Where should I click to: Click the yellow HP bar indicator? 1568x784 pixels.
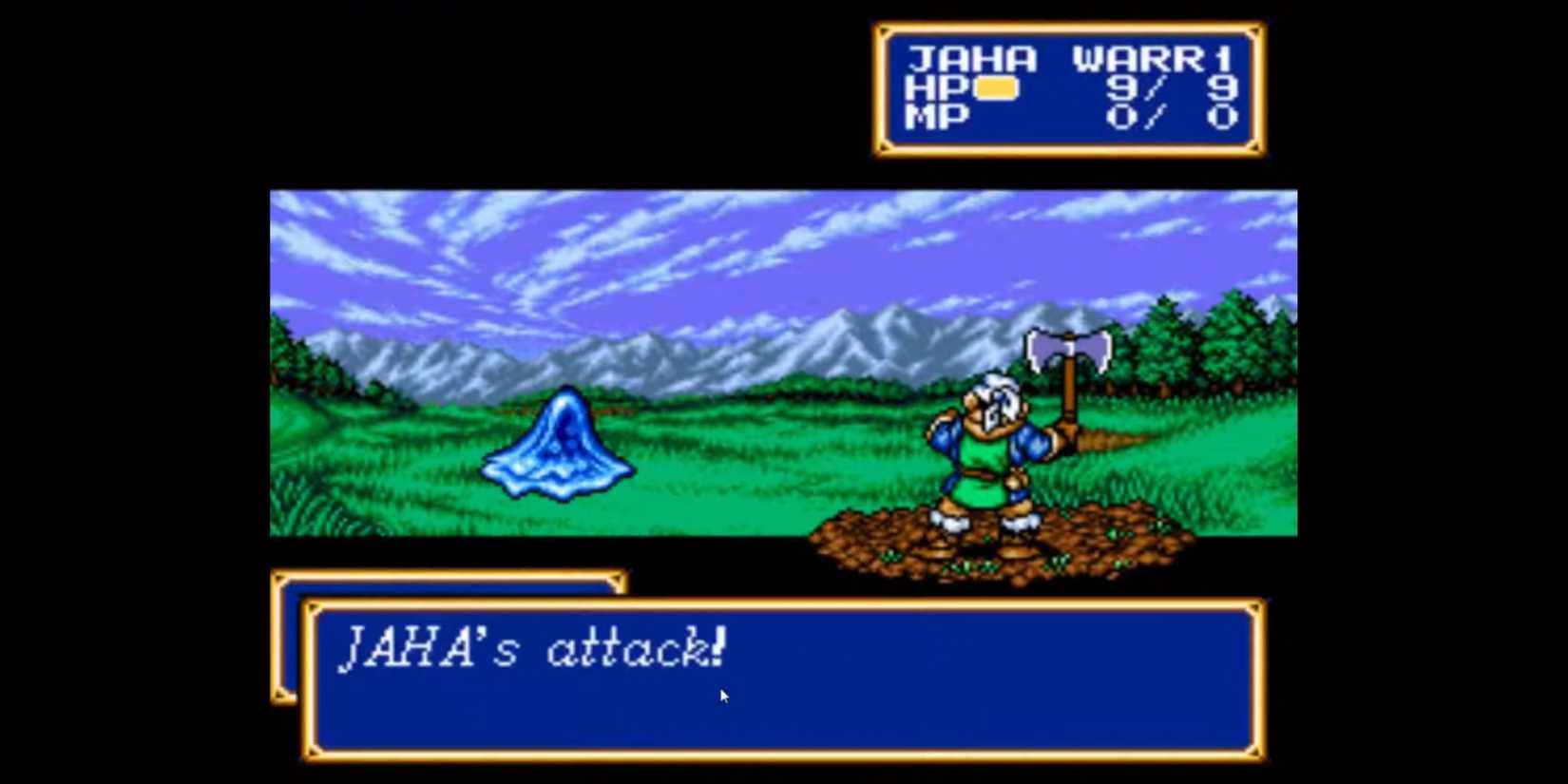pos(999,88)
